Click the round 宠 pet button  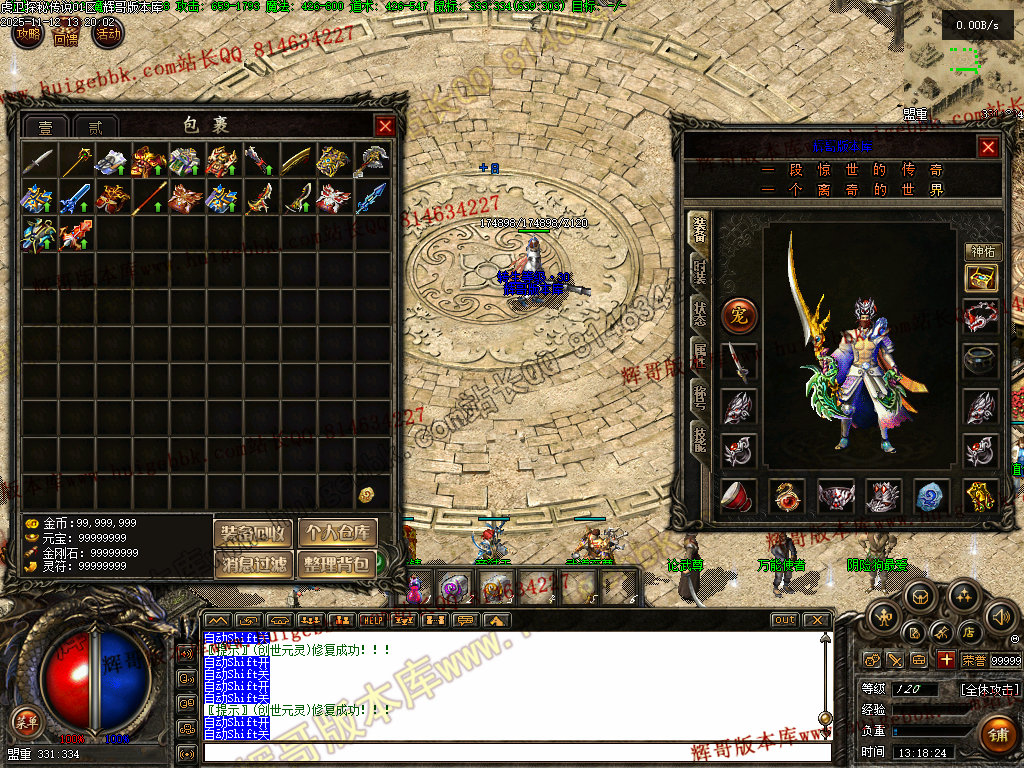tap(739, 316)
